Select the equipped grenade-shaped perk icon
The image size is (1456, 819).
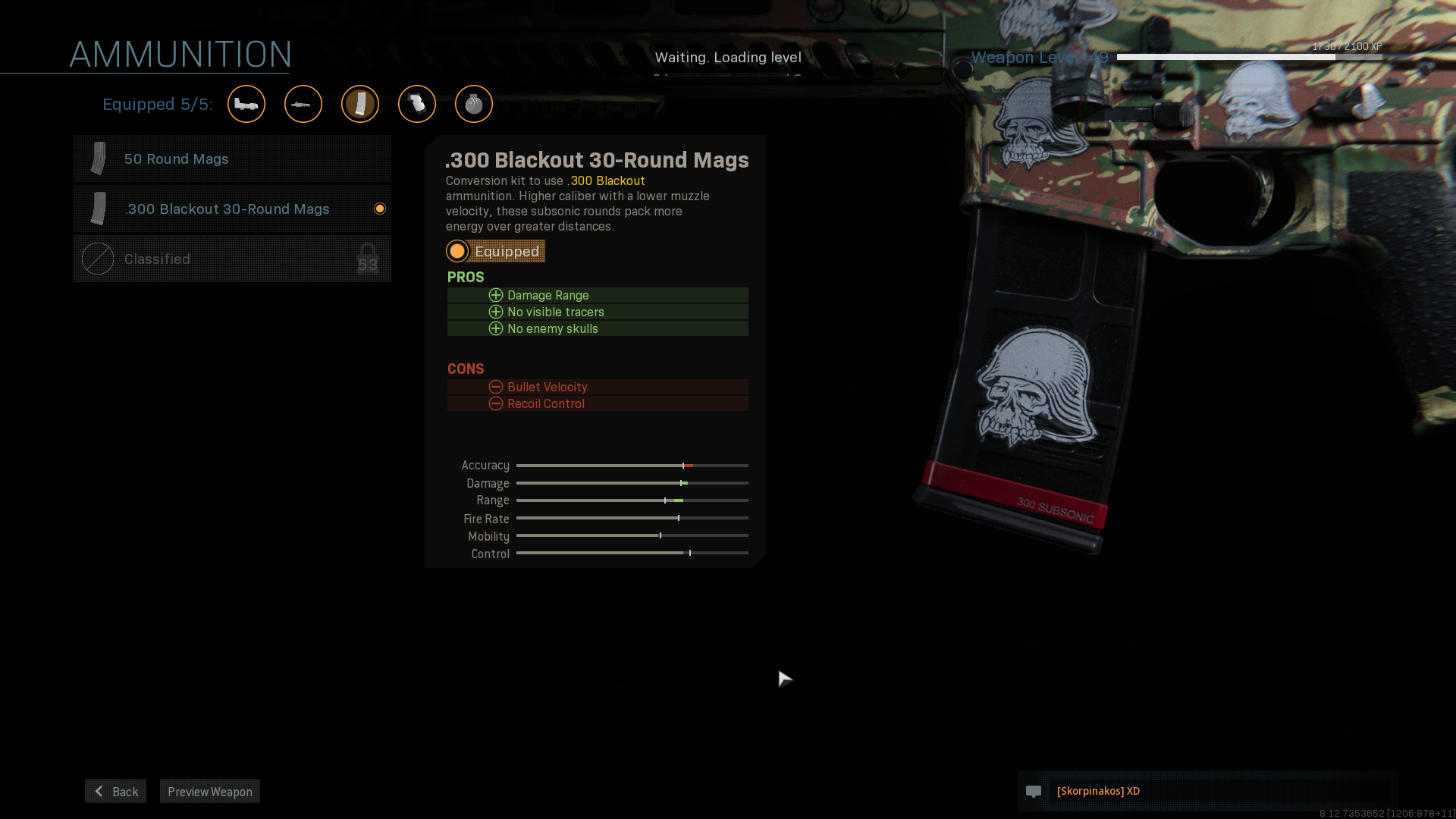[x=474, y=104]
